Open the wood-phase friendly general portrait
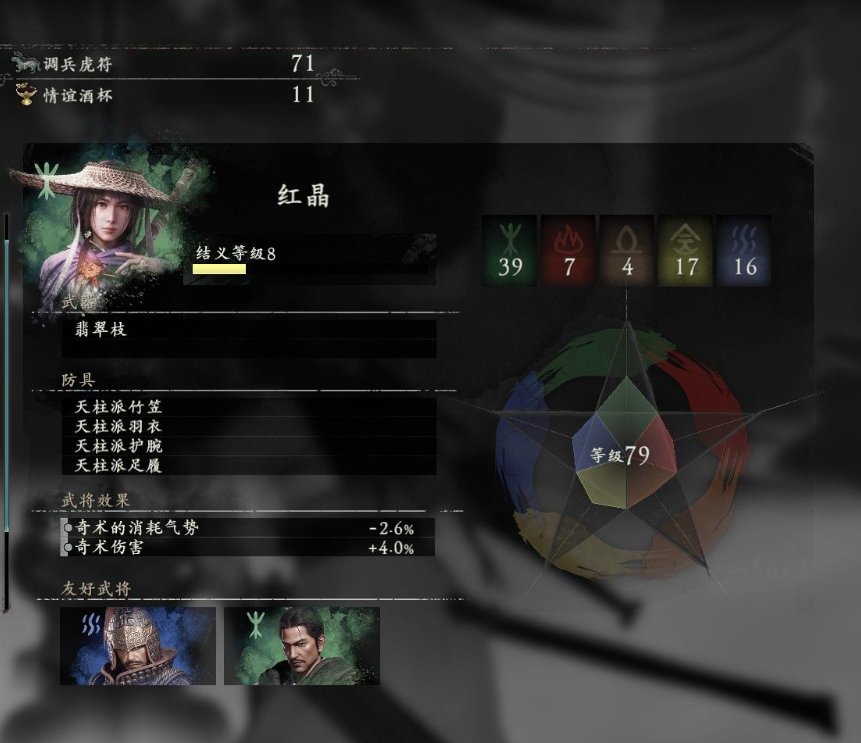The image size is (861, 743). [302, 646]
